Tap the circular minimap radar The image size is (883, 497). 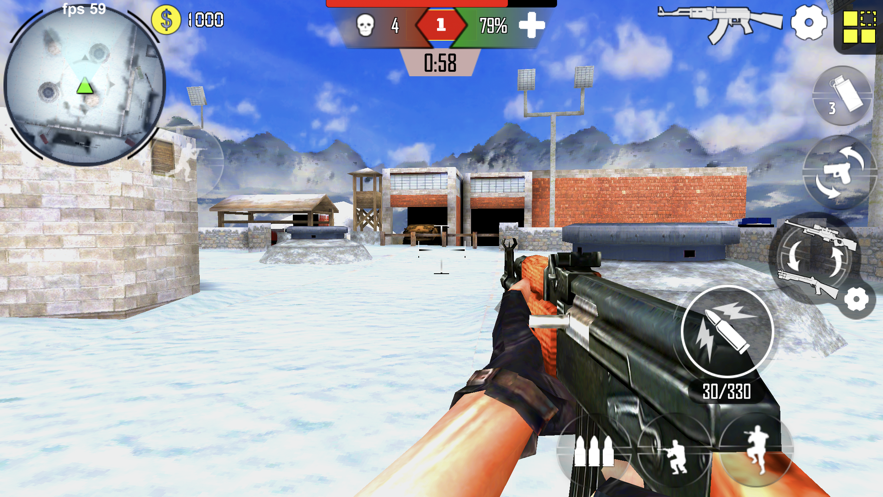(x=84, y=84)
